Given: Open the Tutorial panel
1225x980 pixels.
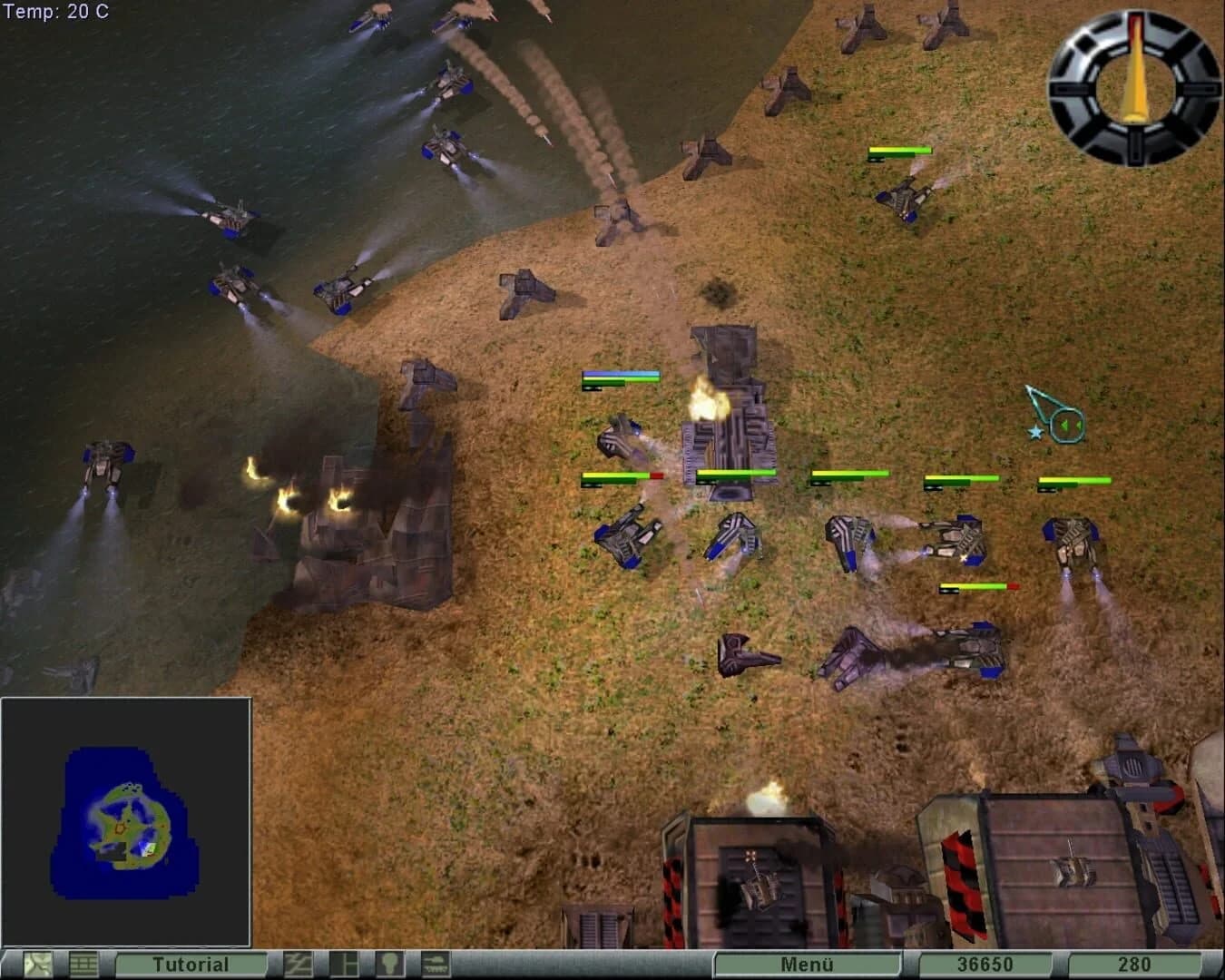Looking at the screenshot, I should click(x=191, y=965).
